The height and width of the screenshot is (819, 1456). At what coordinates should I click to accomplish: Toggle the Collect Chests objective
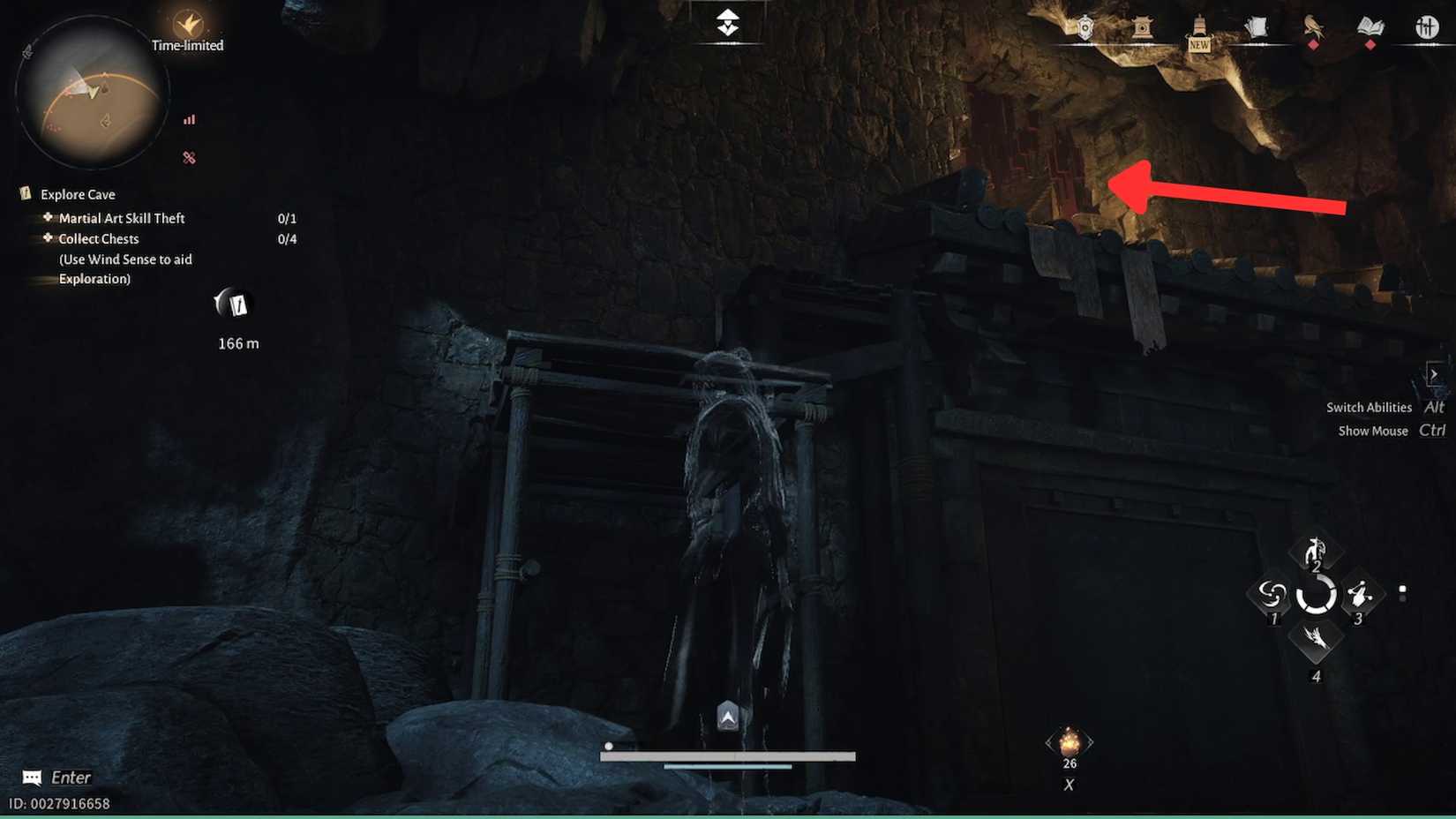click(98, 238)
